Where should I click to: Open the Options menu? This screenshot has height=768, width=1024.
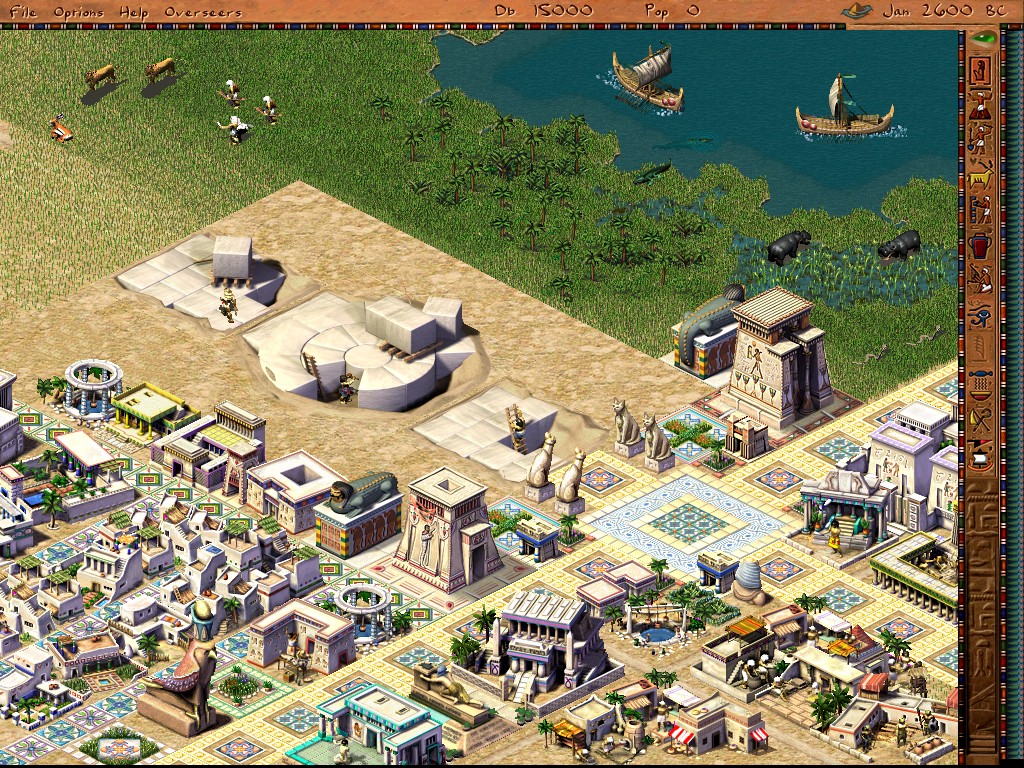point(78,11)
